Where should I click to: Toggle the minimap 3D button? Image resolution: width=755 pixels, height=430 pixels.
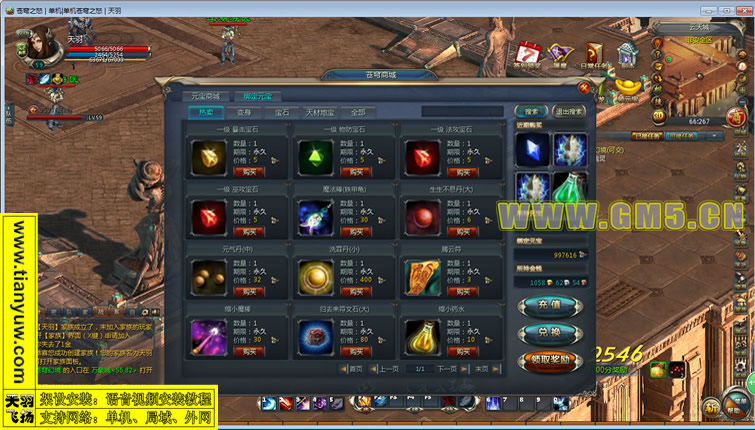click(x=661, y=116)
